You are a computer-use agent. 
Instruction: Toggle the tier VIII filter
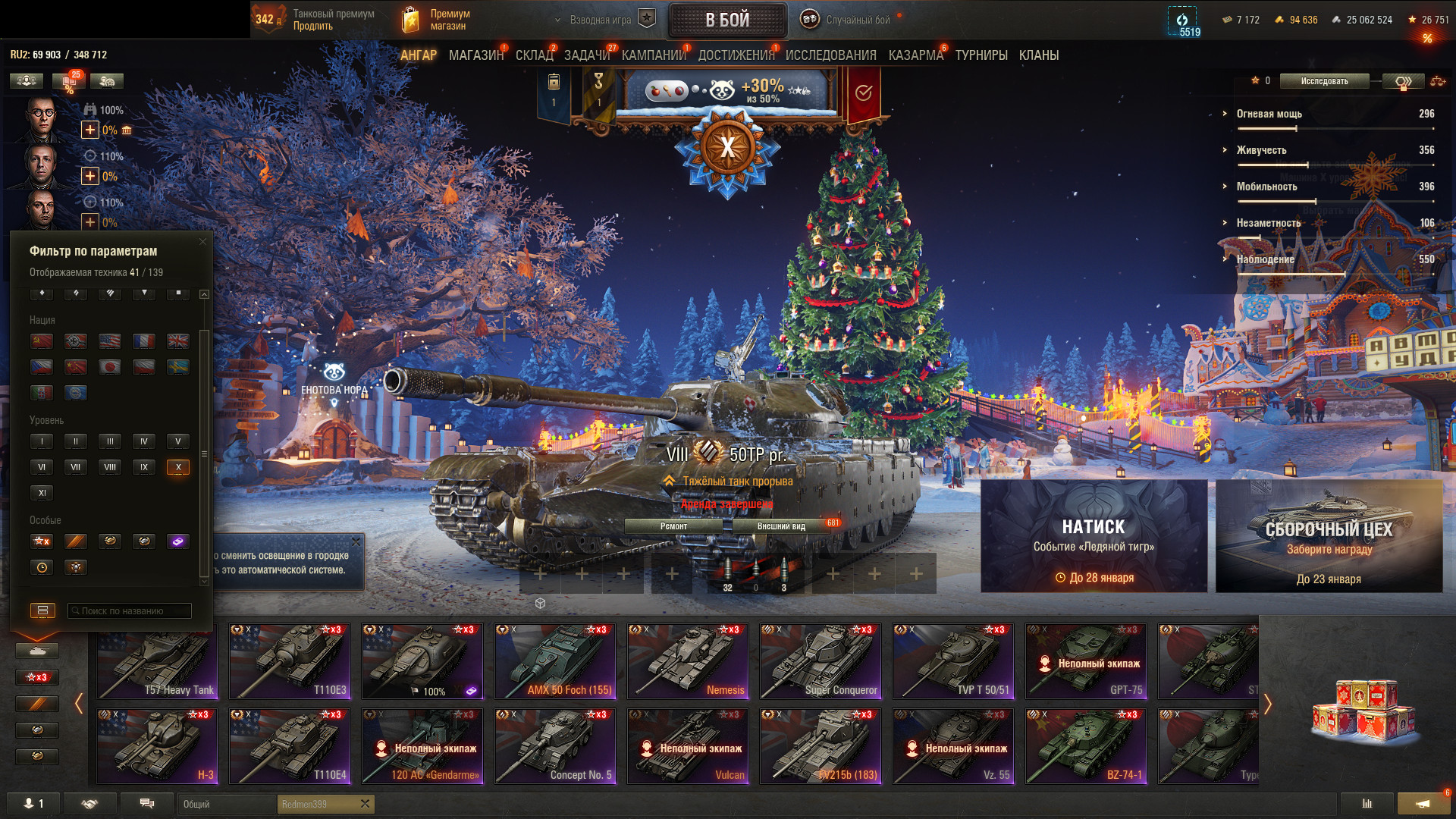pyautogui.click(x=110, y=467)
